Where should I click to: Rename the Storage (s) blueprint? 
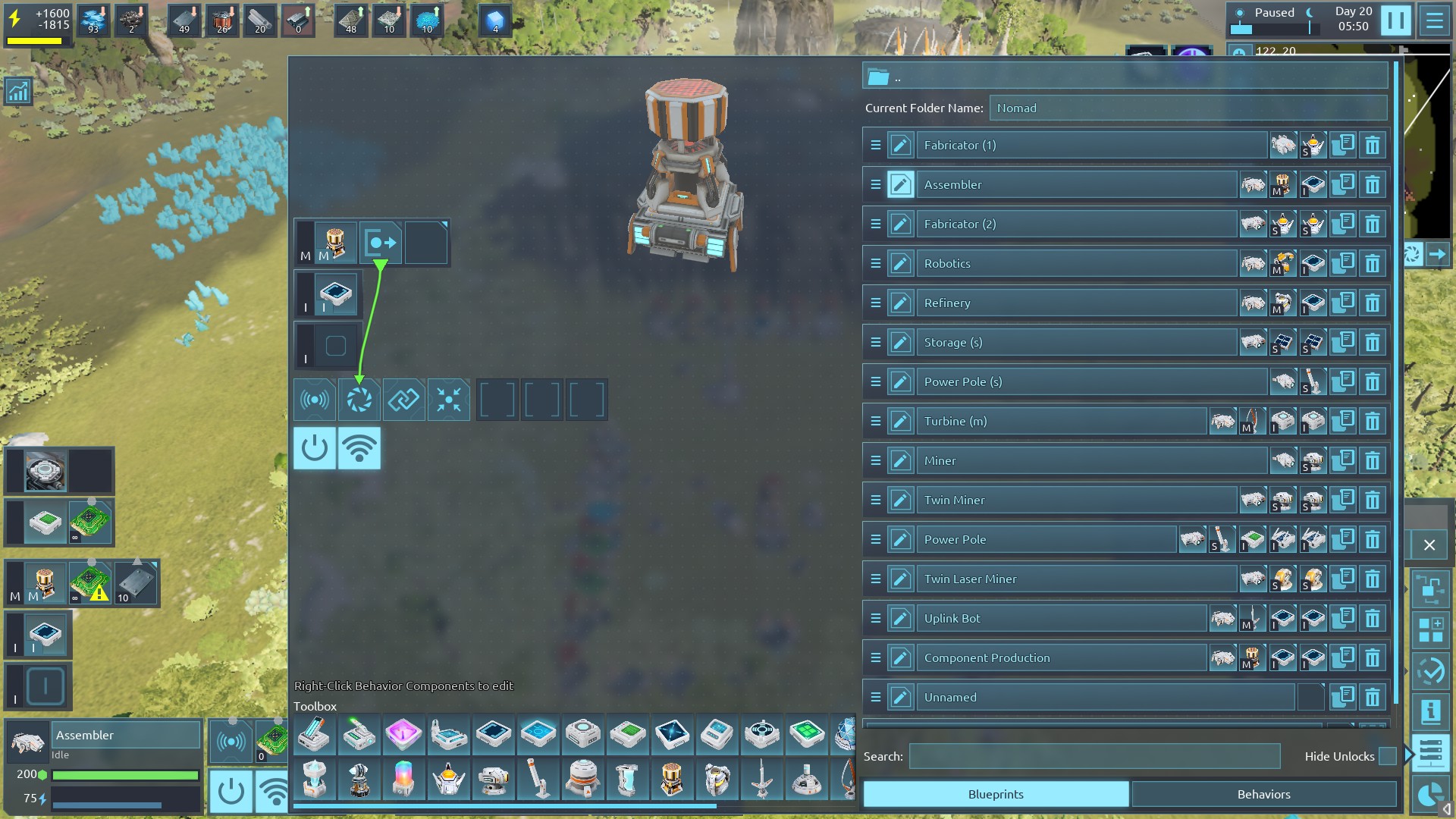click(x=901, y=343)
